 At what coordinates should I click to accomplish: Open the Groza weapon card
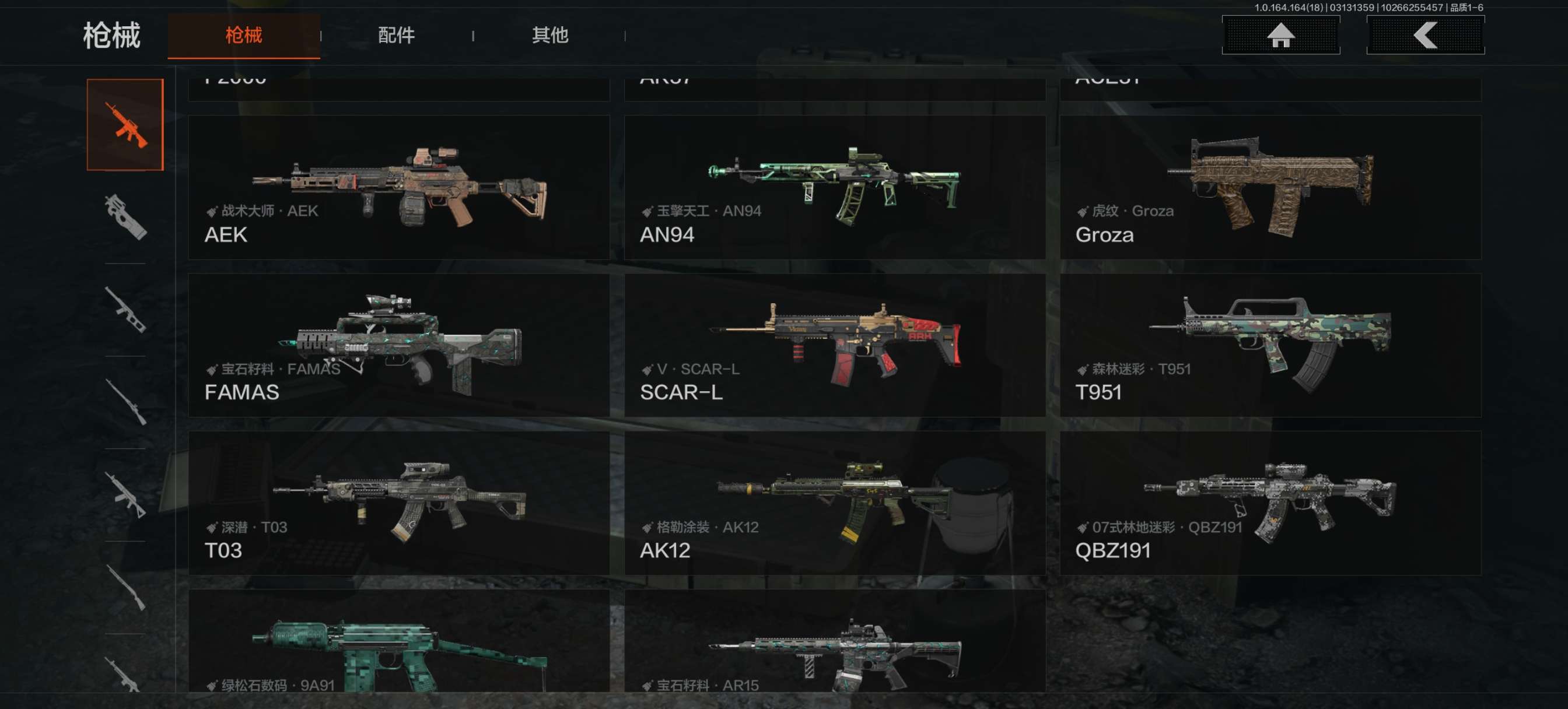coord(1270,187)
